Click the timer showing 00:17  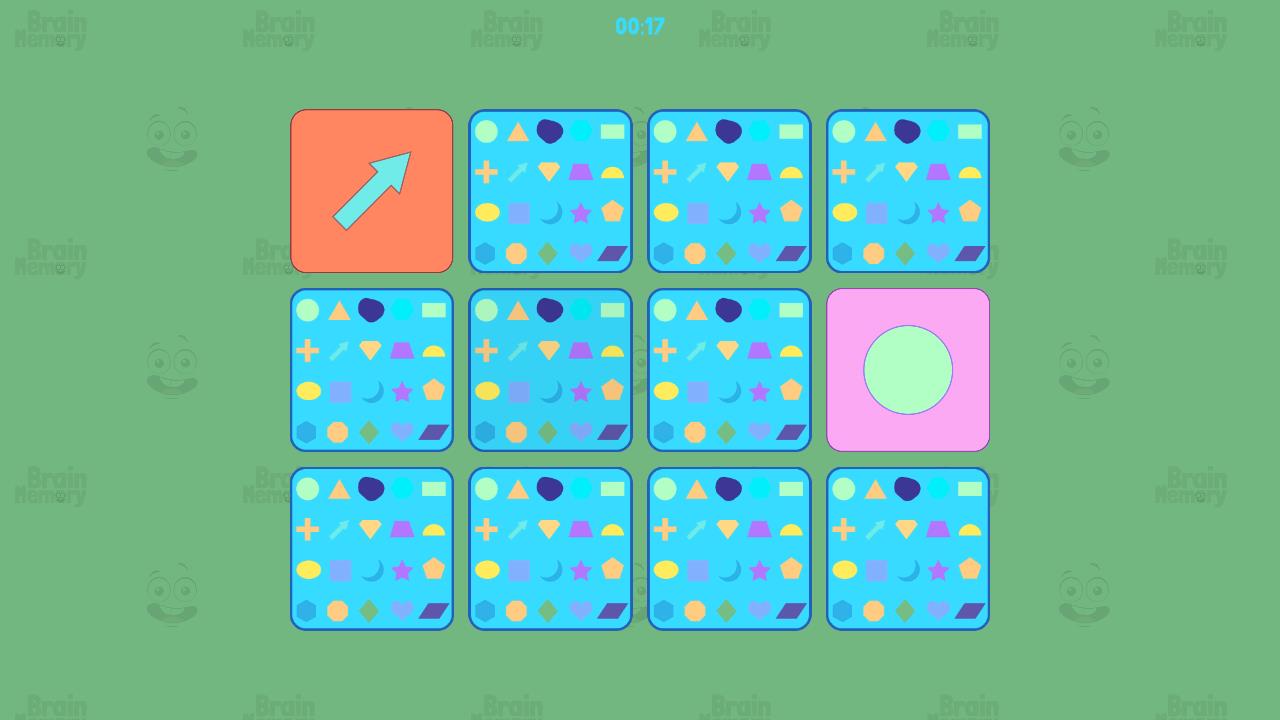(639, 27)
